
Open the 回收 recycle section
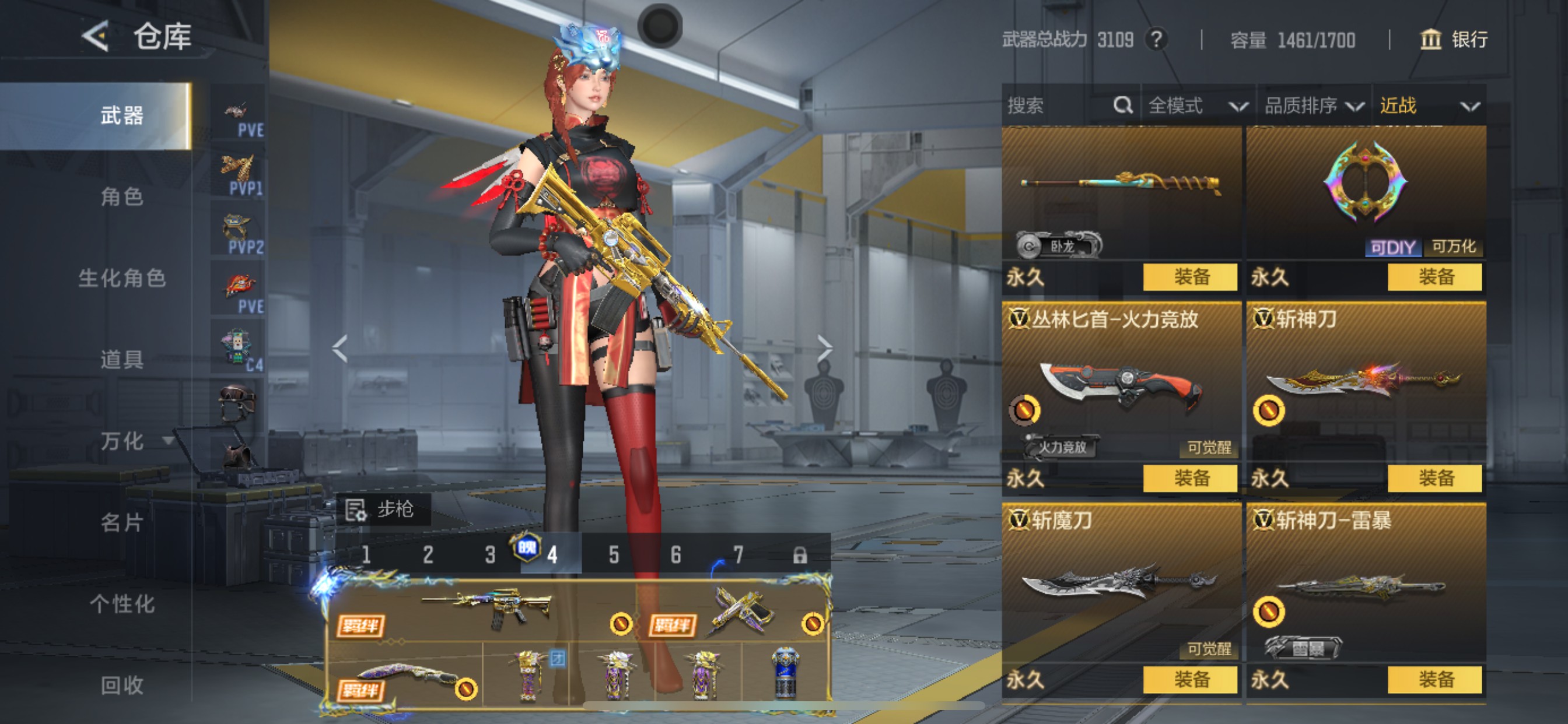(x=122, y=685)
